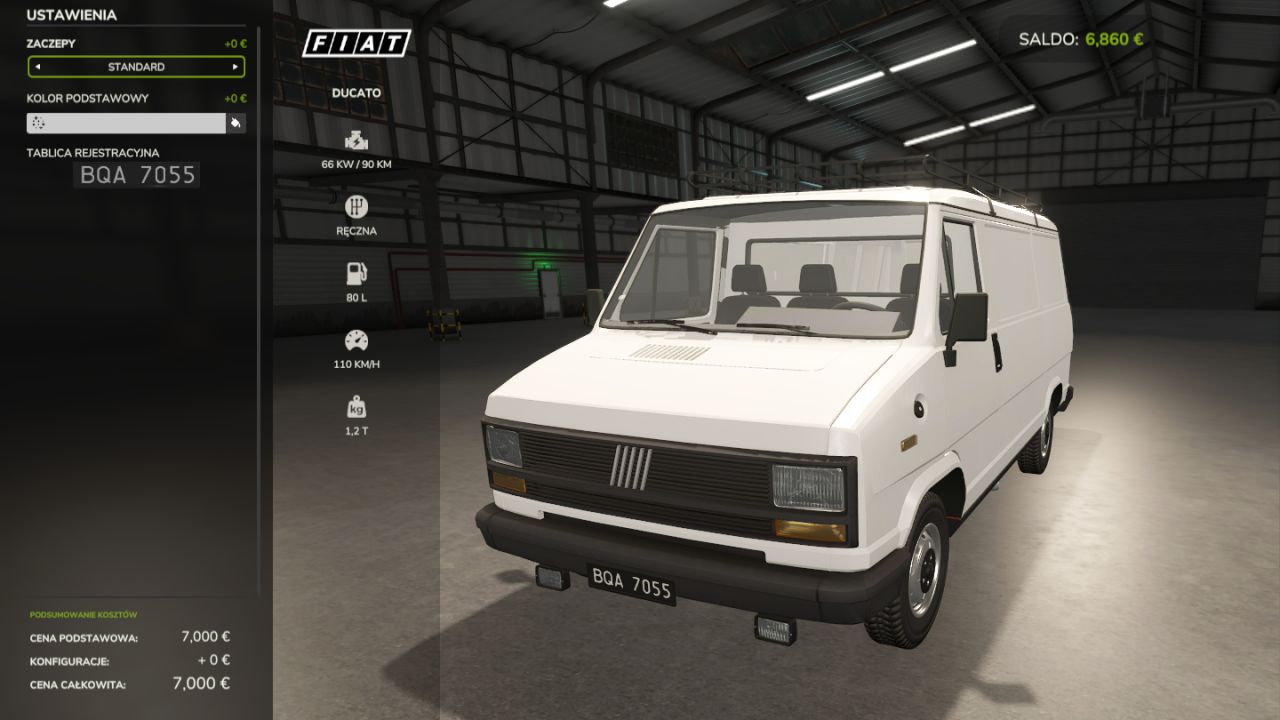Select next Zaczepy option with right arrow
This screenshot has height=720, width=1280.
tap(235, 67)
